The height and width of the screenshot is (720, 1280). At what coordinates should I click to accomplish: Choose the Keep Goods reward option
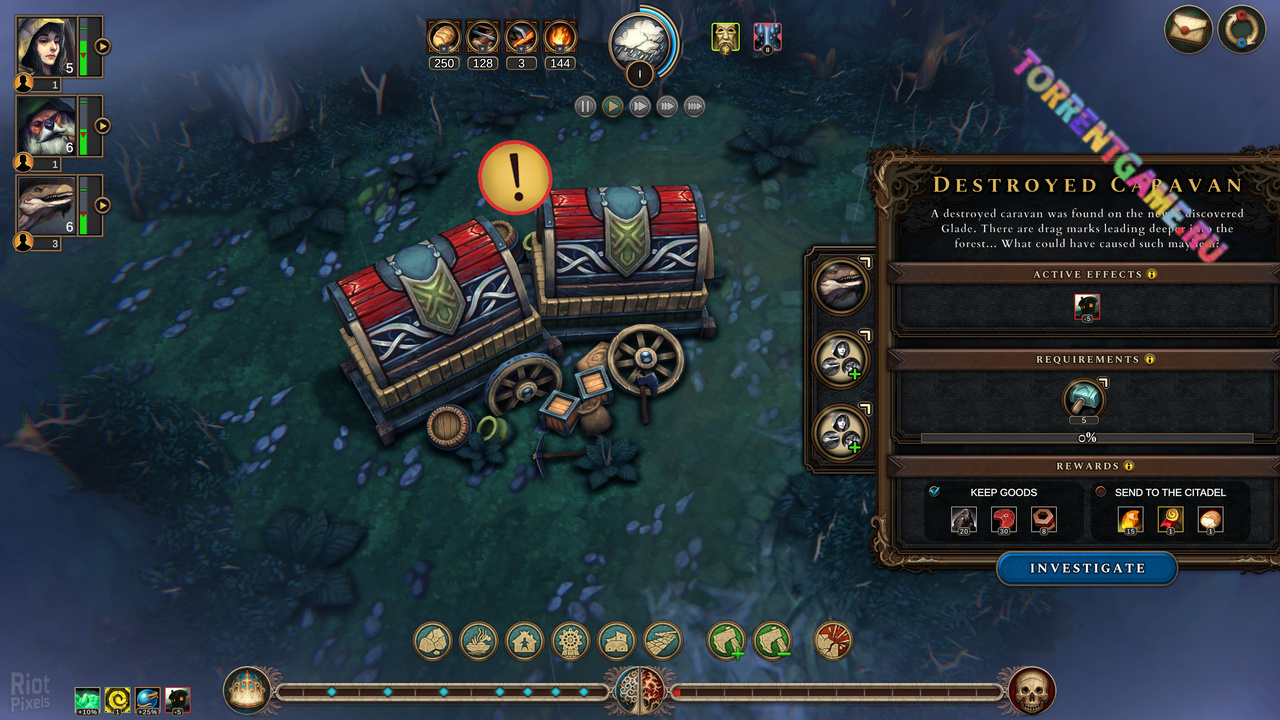tap(934, 492)
